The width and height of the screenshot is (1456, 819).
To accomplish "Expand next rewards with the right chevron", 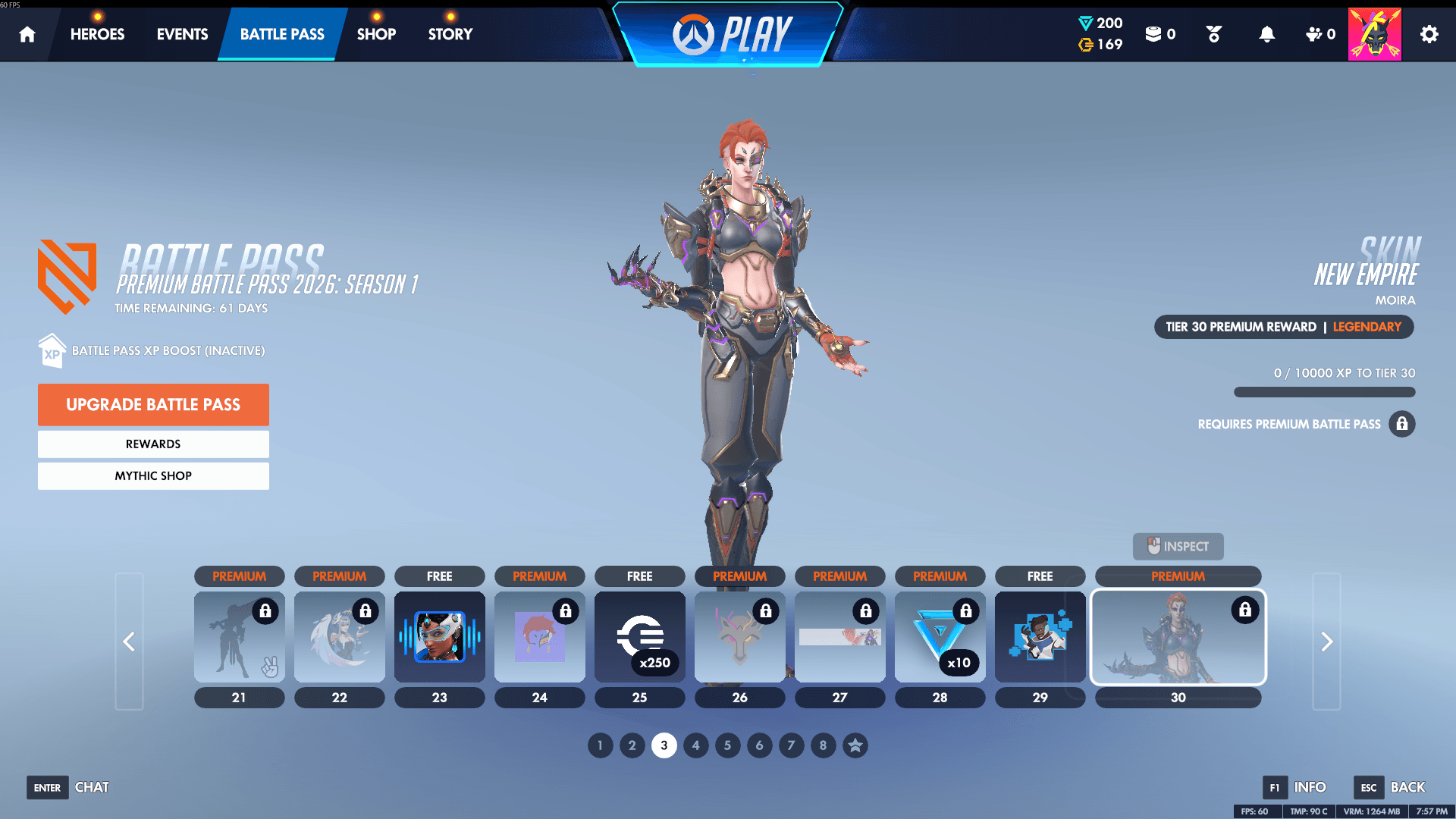I will (x=1326, y=641).
